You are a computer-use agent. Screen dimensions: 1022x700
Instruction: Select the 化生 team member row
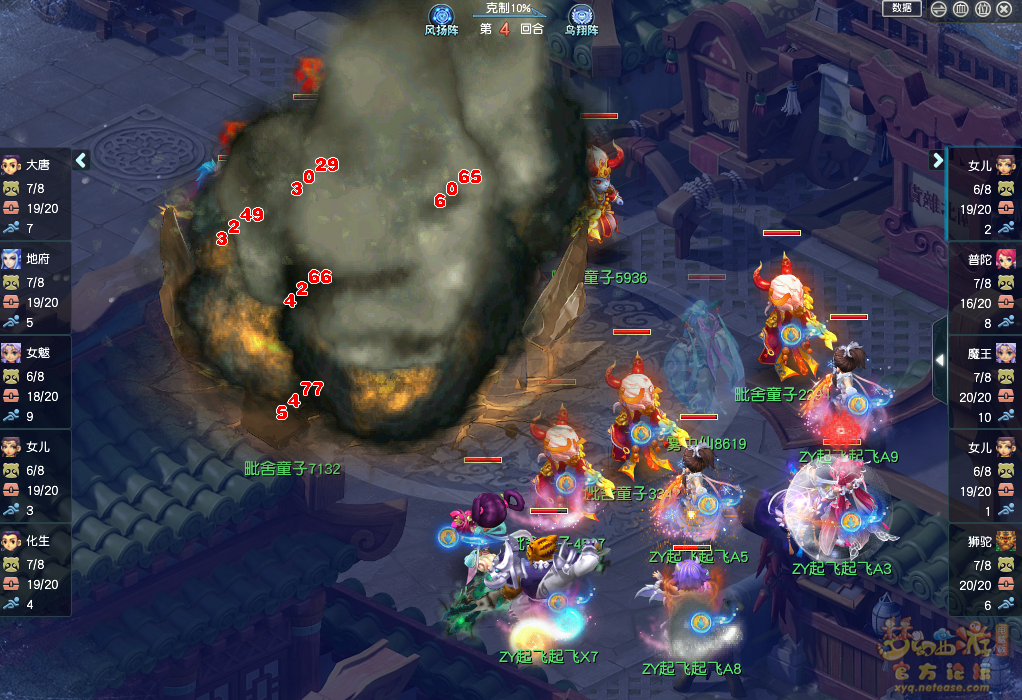point(35,572)
